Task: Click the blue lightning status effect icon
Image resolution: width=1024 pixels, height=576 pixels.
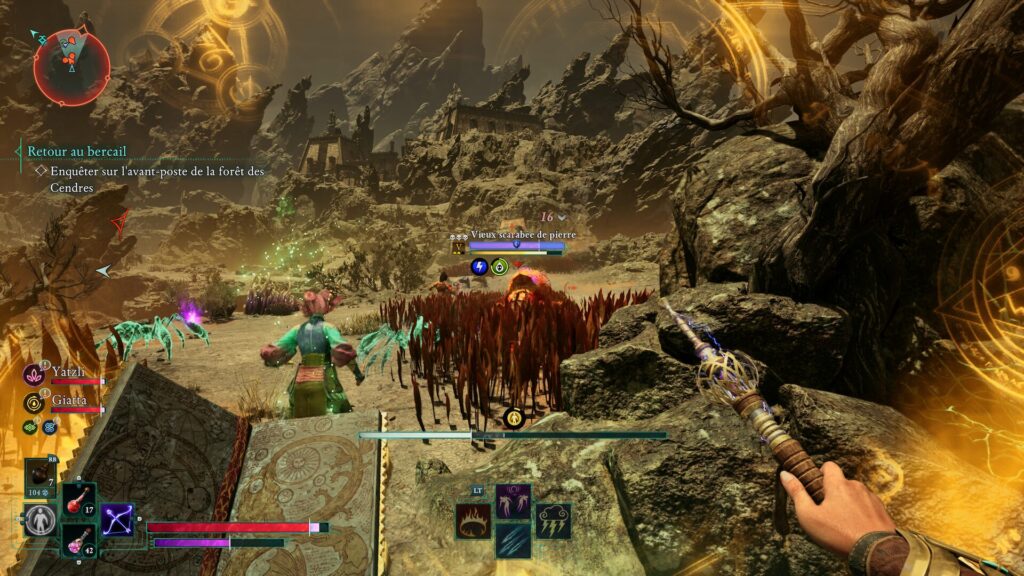Action: [x=479, y=266]
